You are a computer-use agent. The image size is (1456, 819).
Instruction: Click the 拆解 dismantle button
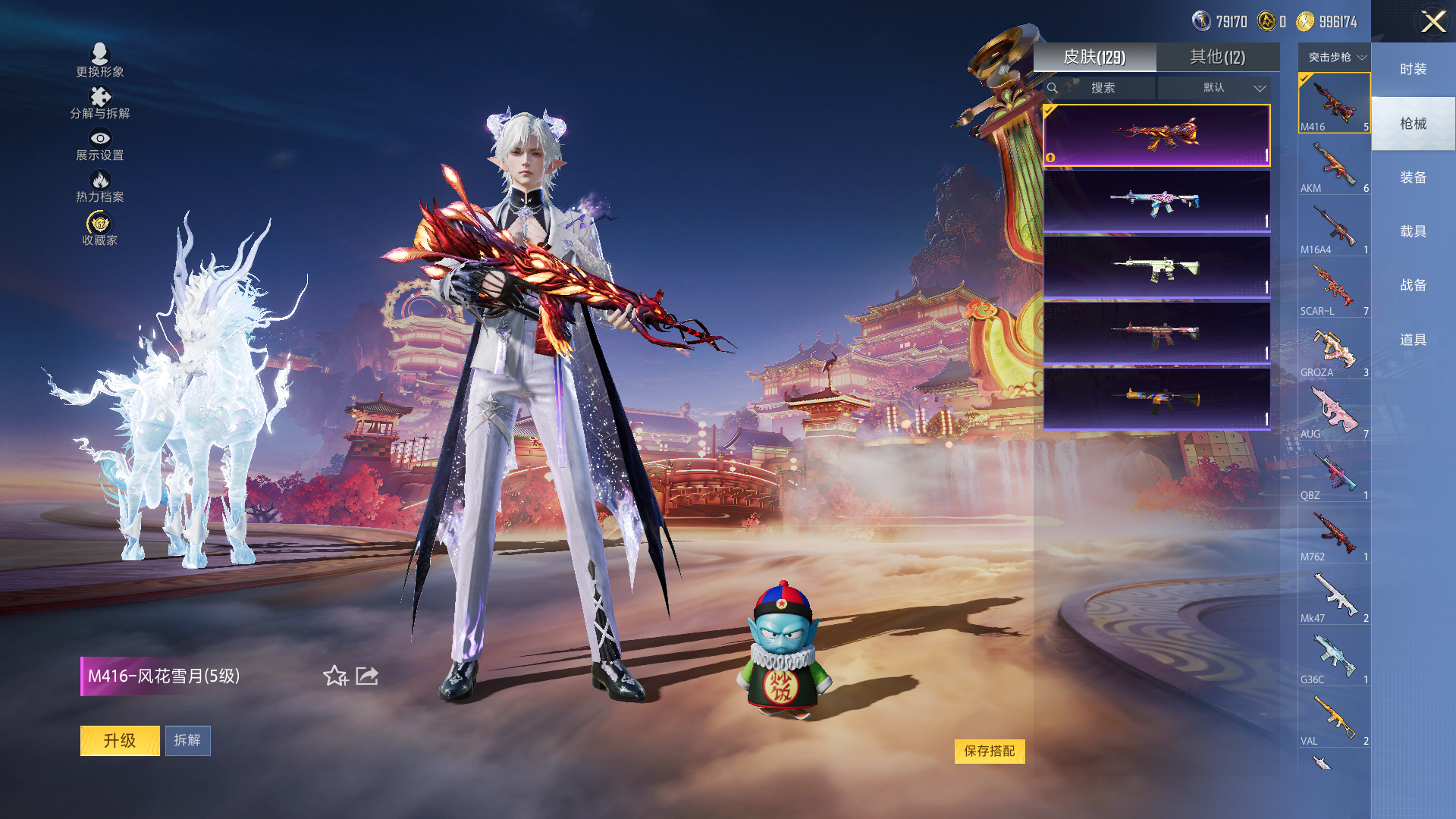187,740
